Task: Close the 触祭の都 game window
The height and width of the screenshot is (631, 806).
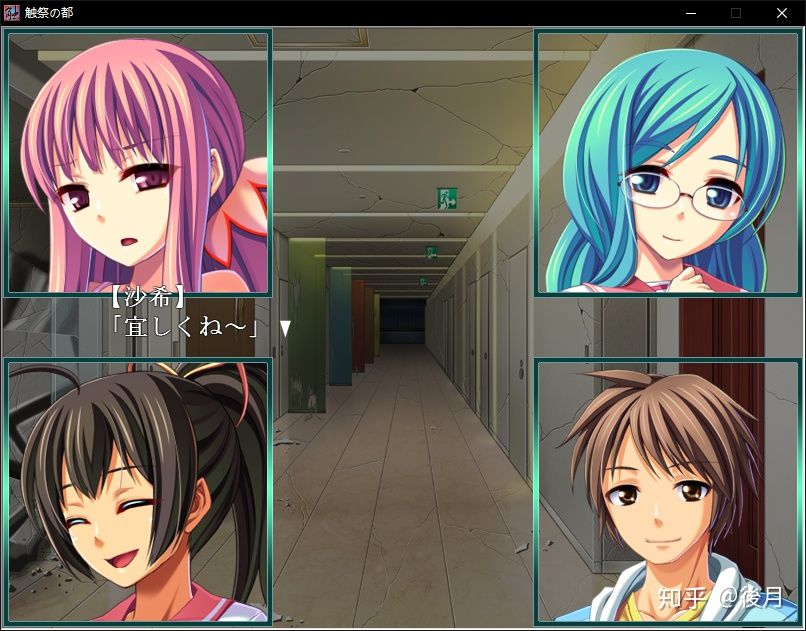Action: [781, 13]
